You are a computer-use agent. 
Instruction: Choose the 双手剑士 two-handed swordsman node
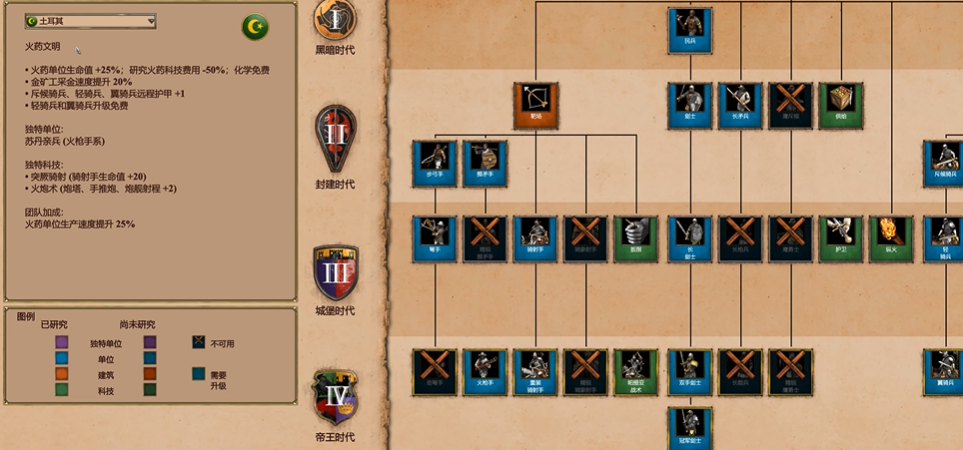pyautogui.click(x=690, y=372)
